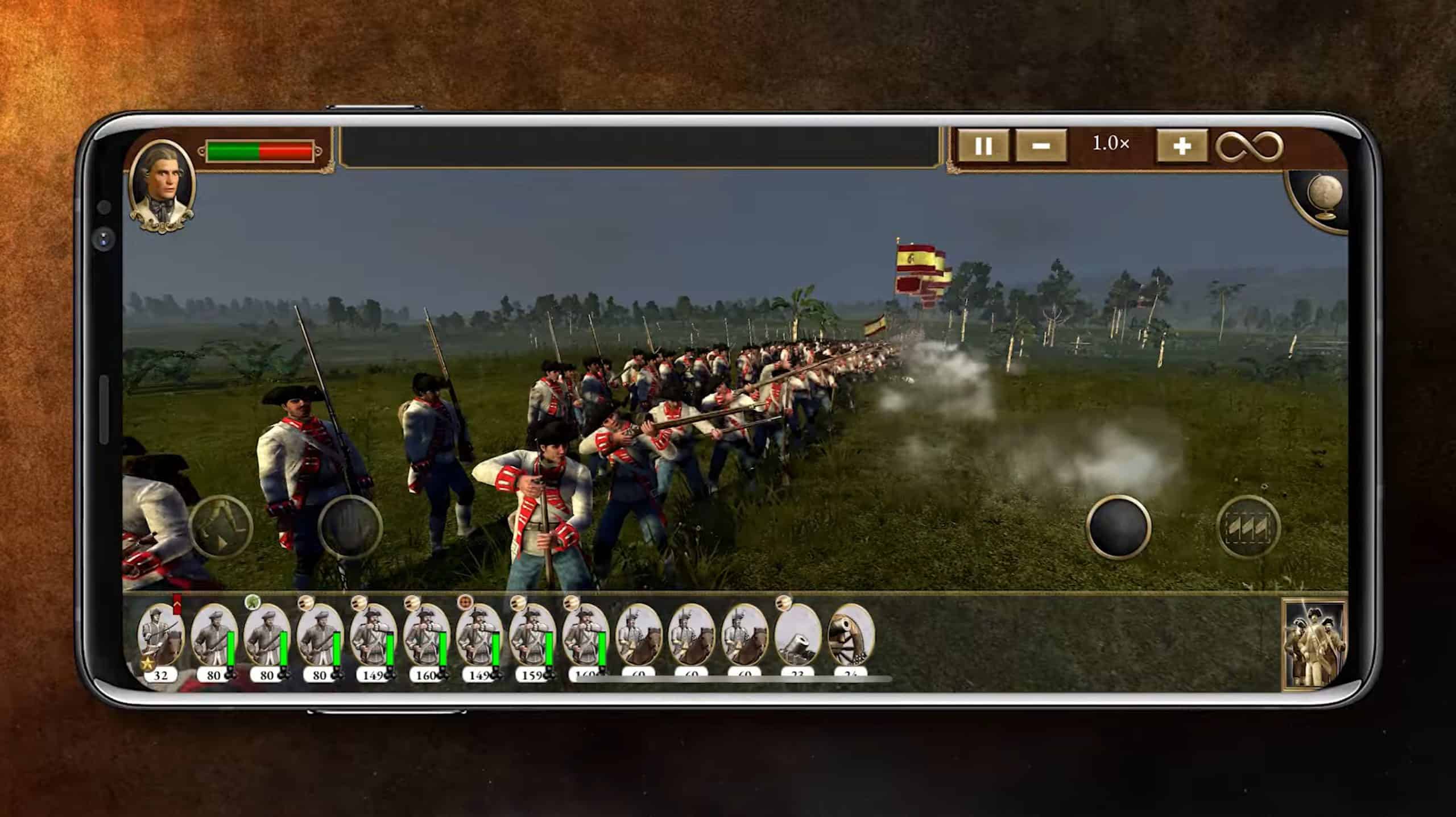Image resolution: width=1456 pixels, height=817 pixels.
Task: Select the general's portrait
Action: point(163,185)
